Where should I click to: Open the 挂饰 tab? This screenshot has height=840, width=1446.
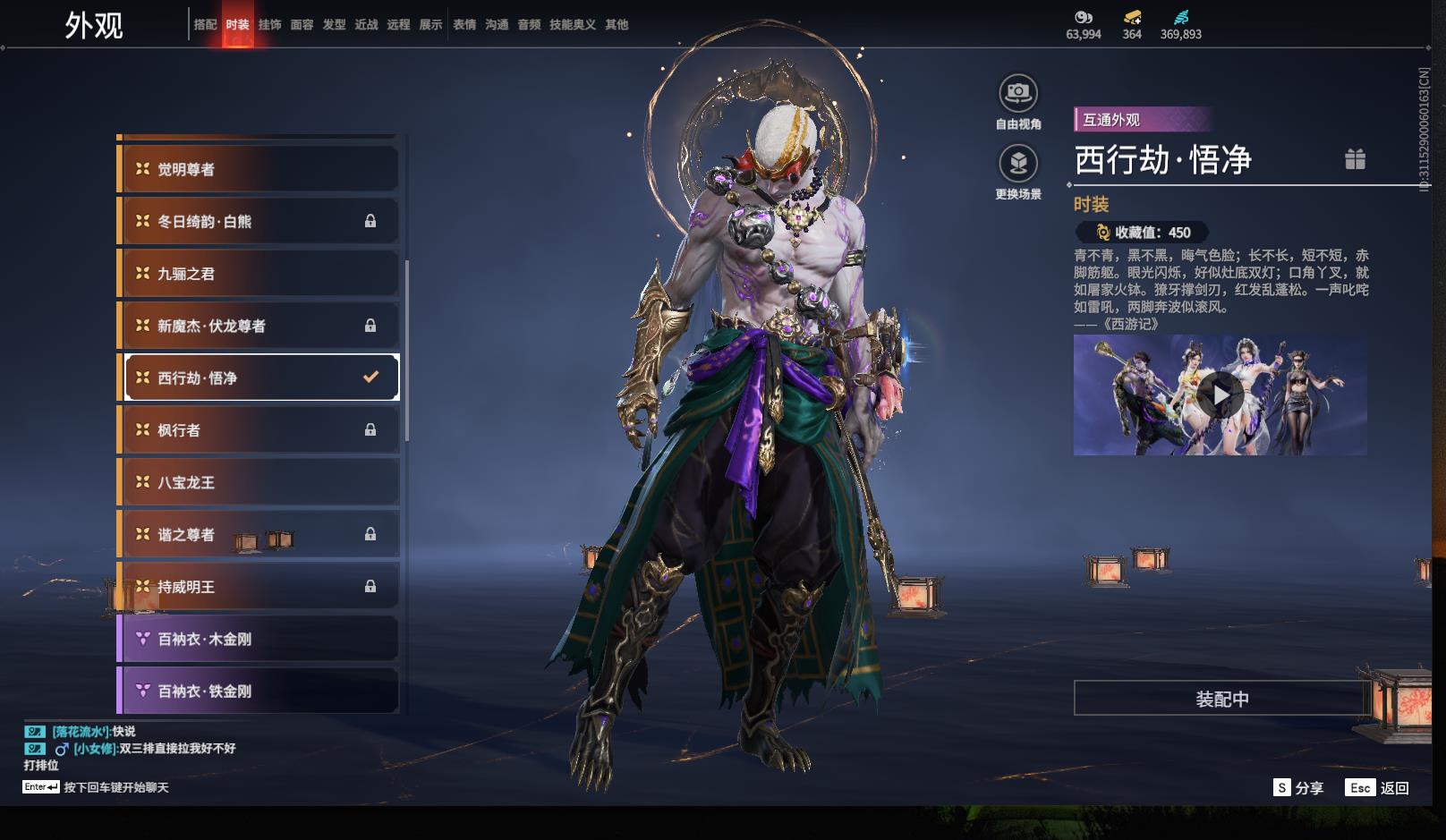coord(269,25)
